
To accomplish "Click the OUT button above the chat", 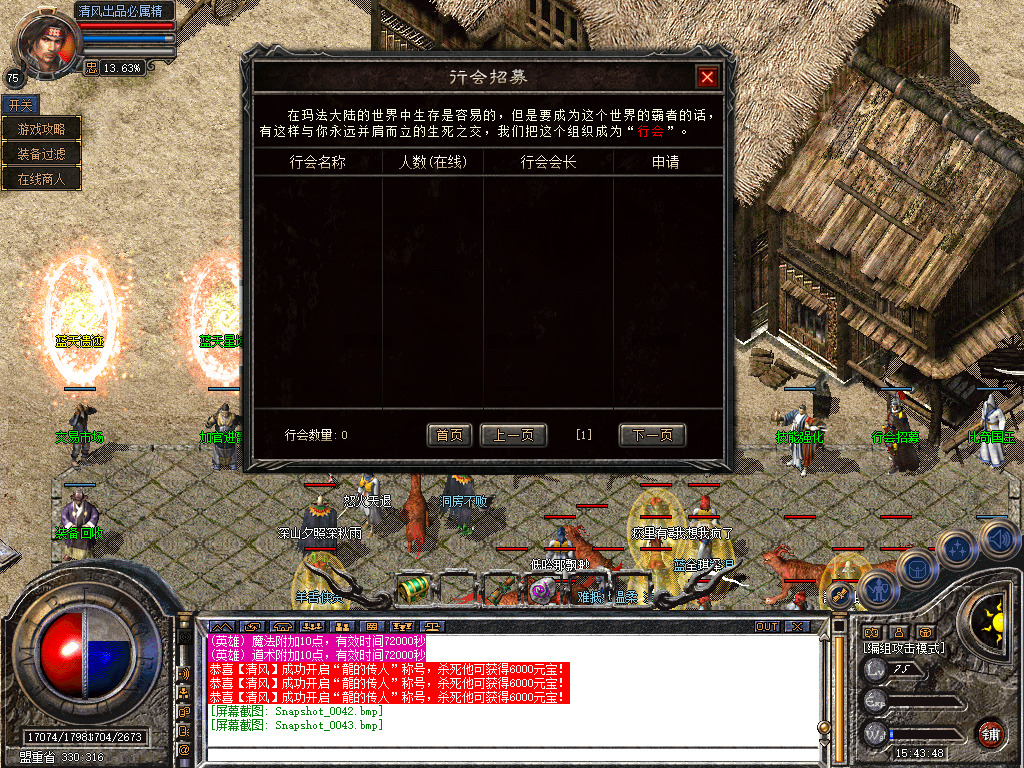I will [766, 626].
